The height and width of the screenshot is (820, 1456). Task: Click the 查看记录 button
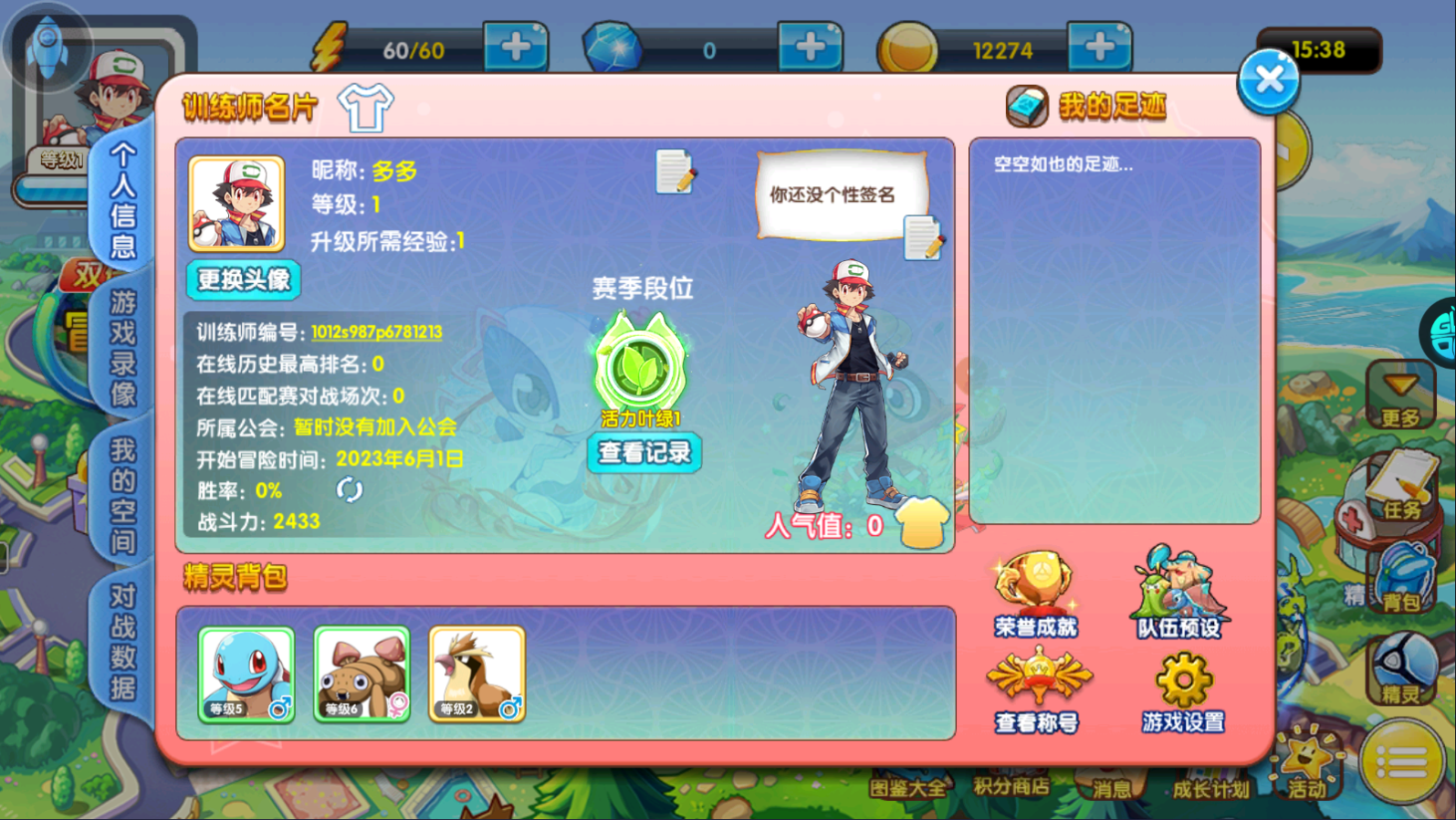pos(644,453)
